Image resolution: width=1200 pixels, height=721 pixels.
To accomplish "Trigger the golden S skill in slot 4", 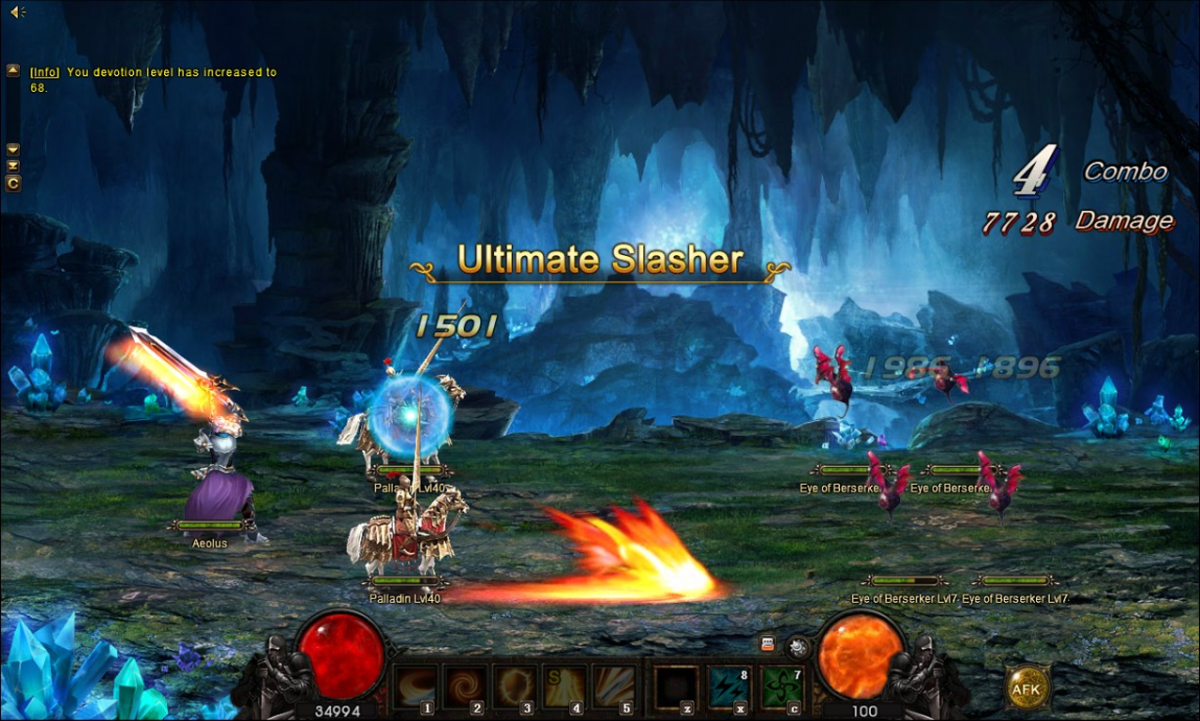I will 566,686.
